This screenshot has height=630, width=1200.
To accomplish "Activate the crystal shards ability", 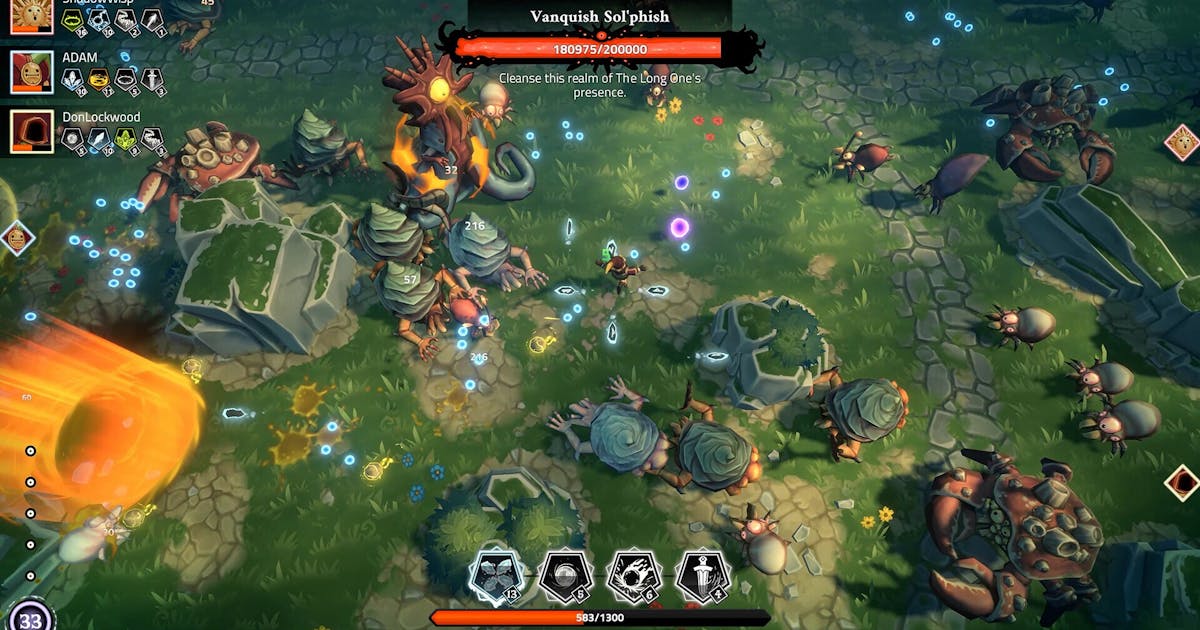I will click(x=496, y=576).
